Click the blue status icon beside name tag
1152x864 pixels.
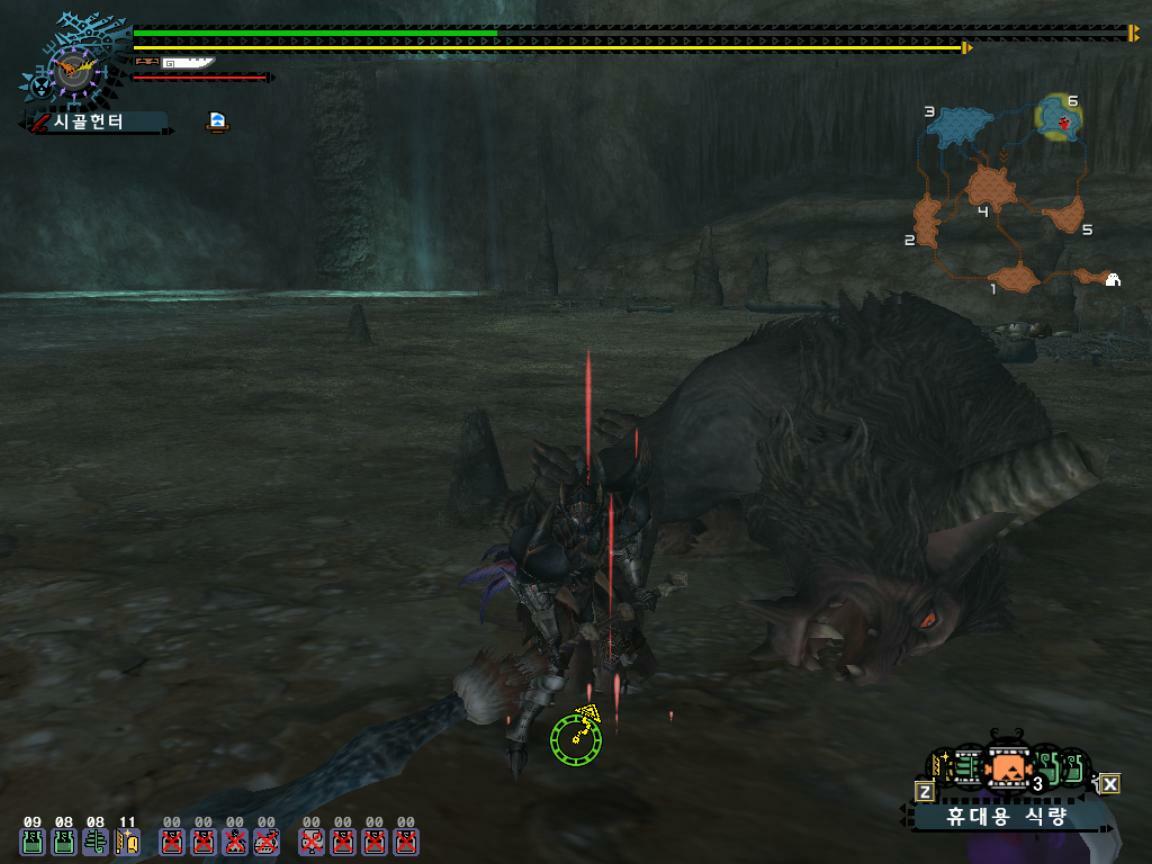(217, 122)
